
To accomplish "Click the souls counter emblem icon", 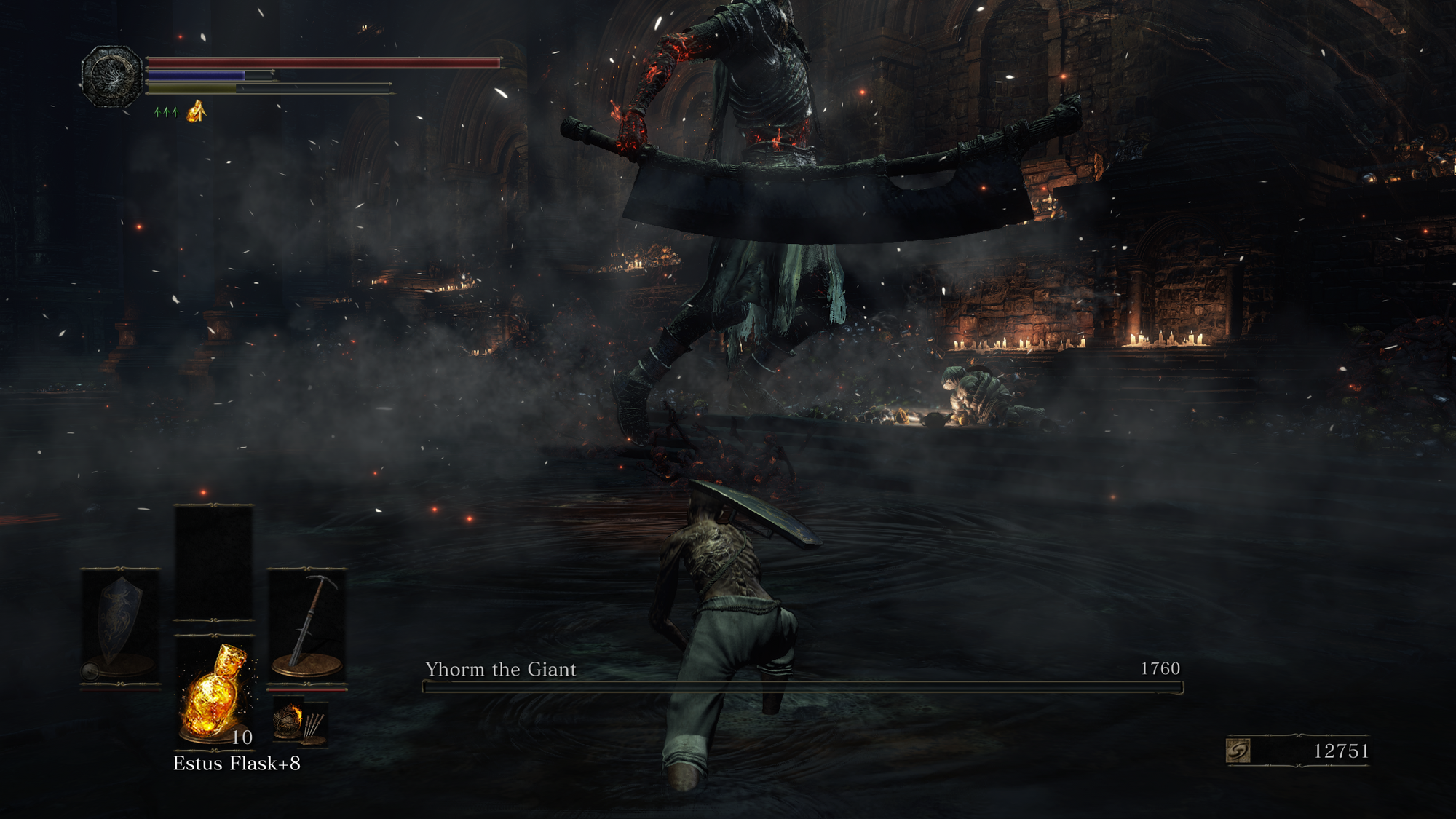I will click(1238, 751).
